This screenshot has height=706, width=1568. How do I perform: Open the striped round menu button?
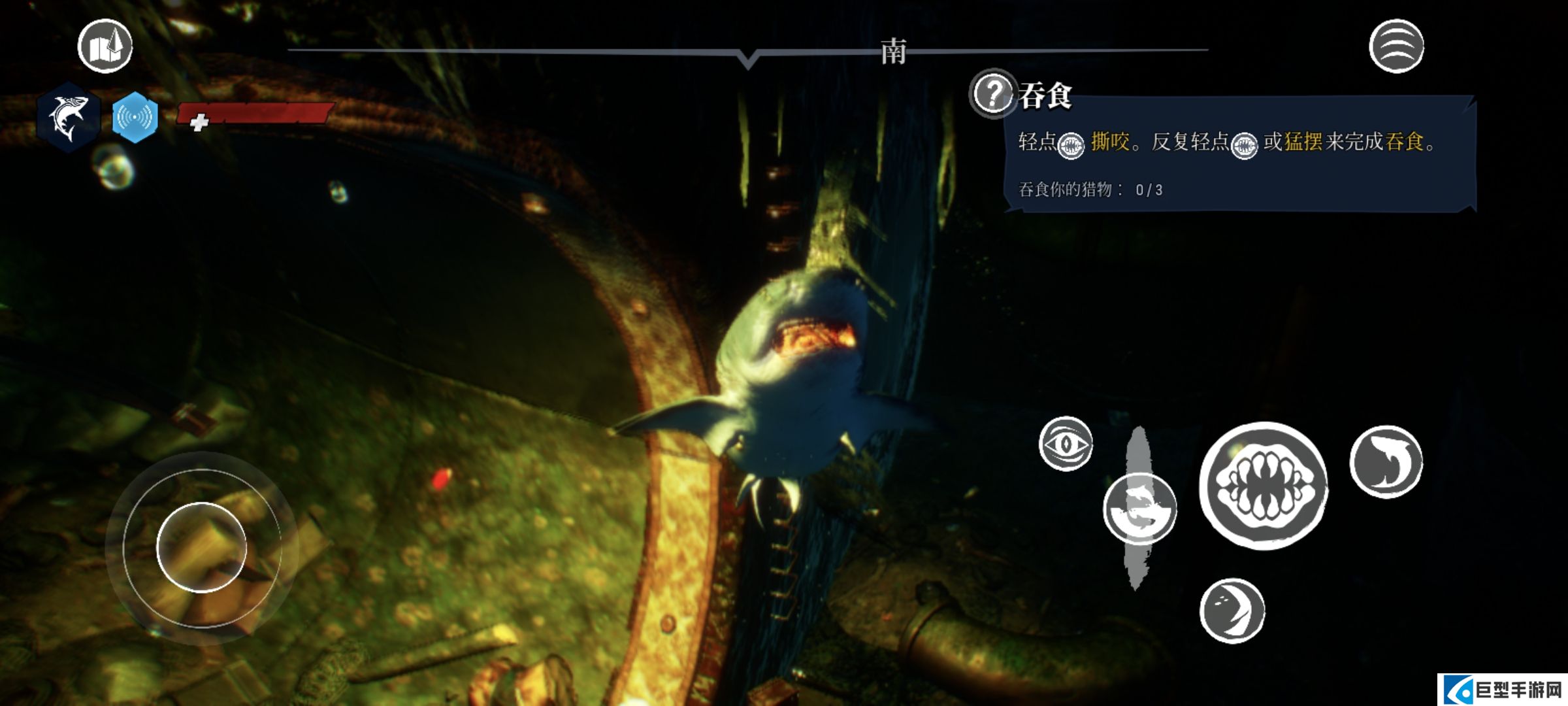[1396, 46]
